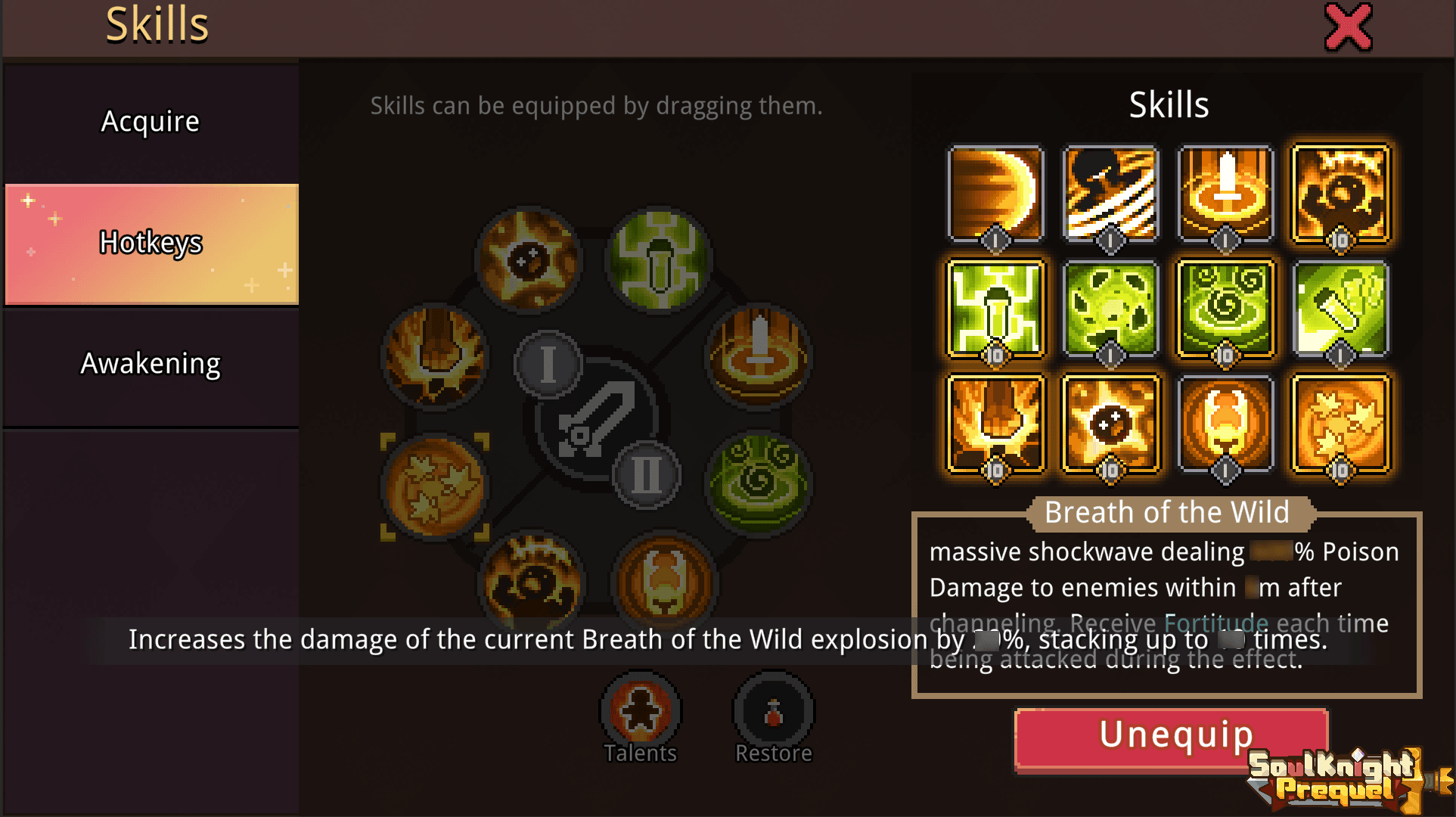Screen dimensions: 1456x817
Task: Pick the sword-in-ground skill on wheel
Action: [759, 356]
